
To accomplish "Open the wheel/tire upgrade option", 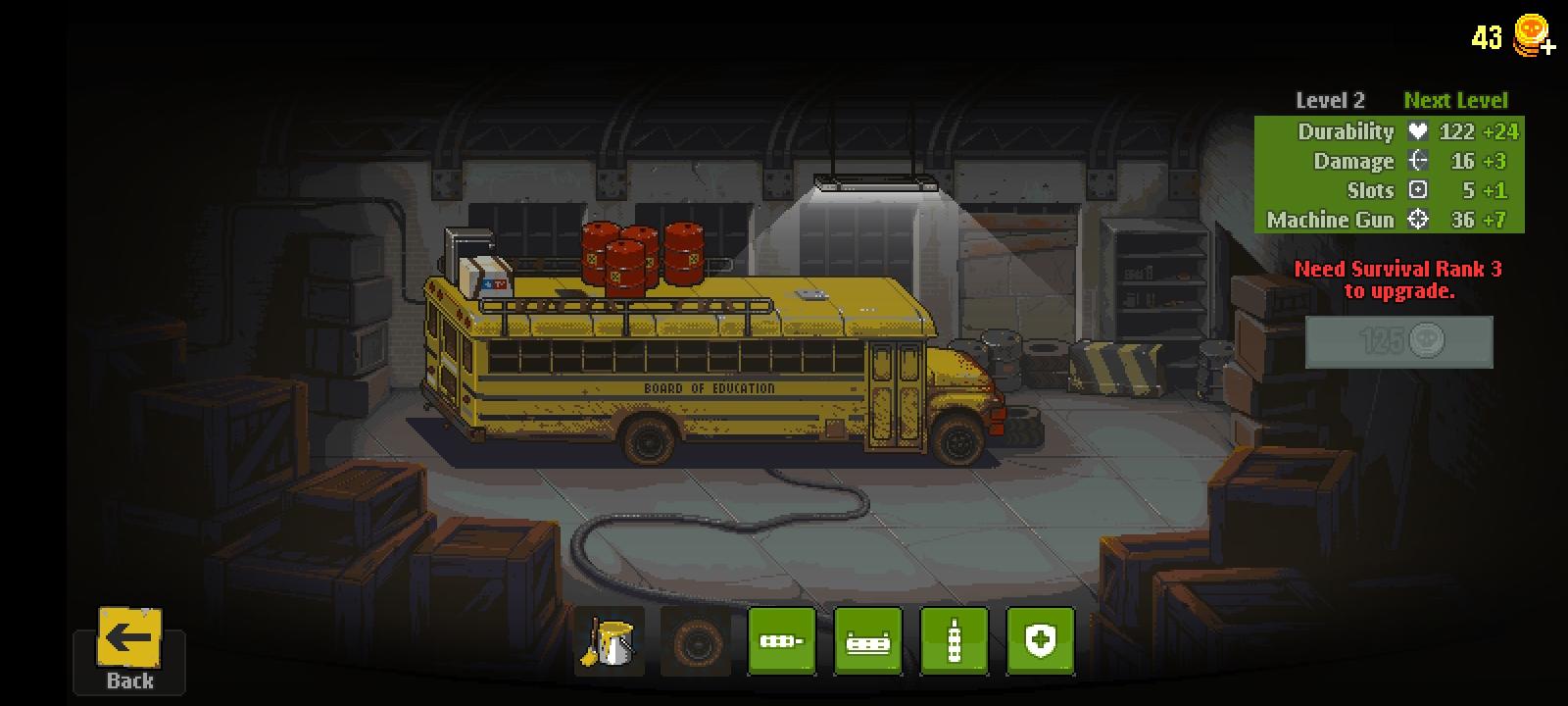I will [x=696, y=642].
